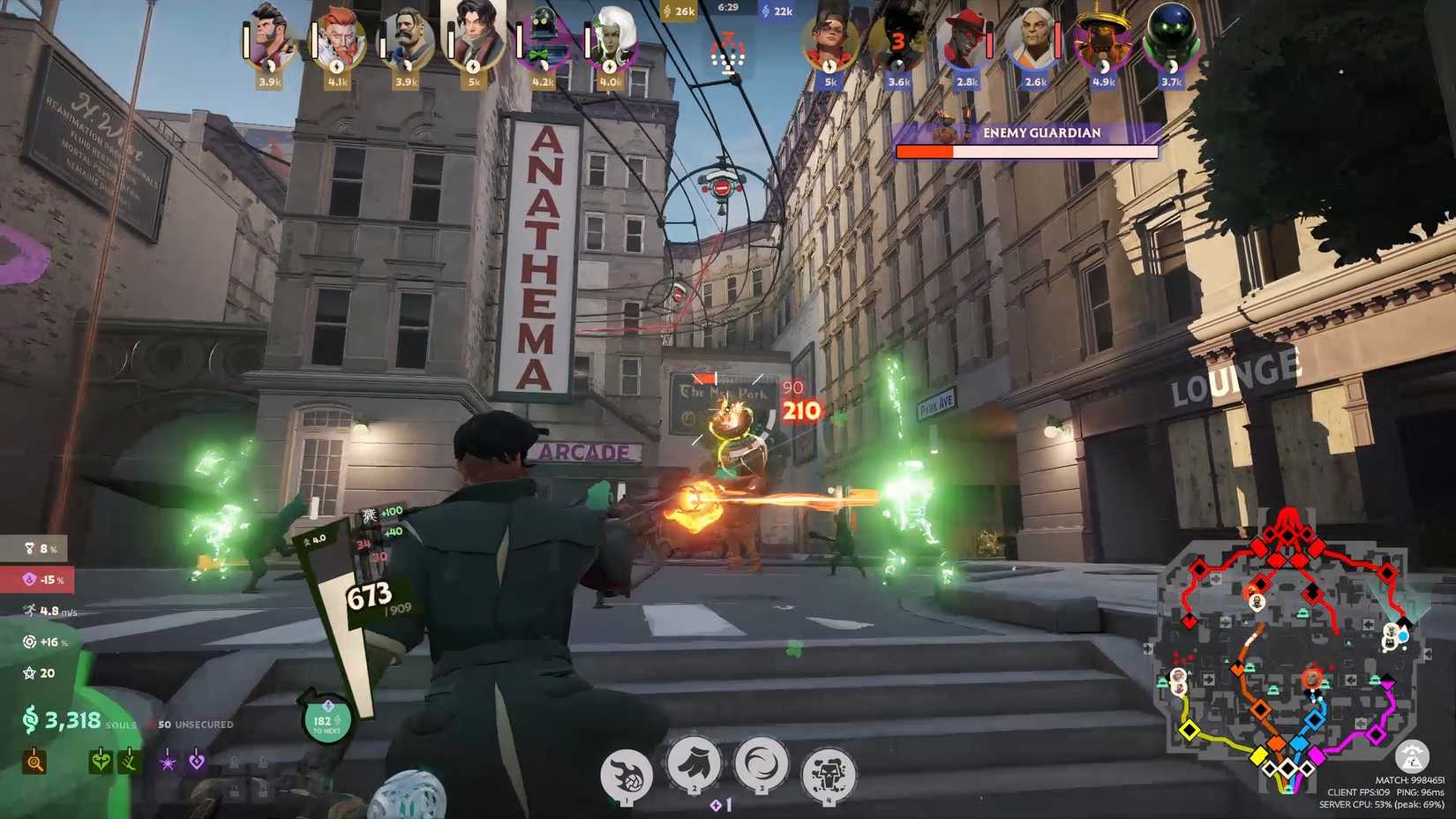Choose the green sprinting figure item

pyautogui.click(x=129, y=761)
